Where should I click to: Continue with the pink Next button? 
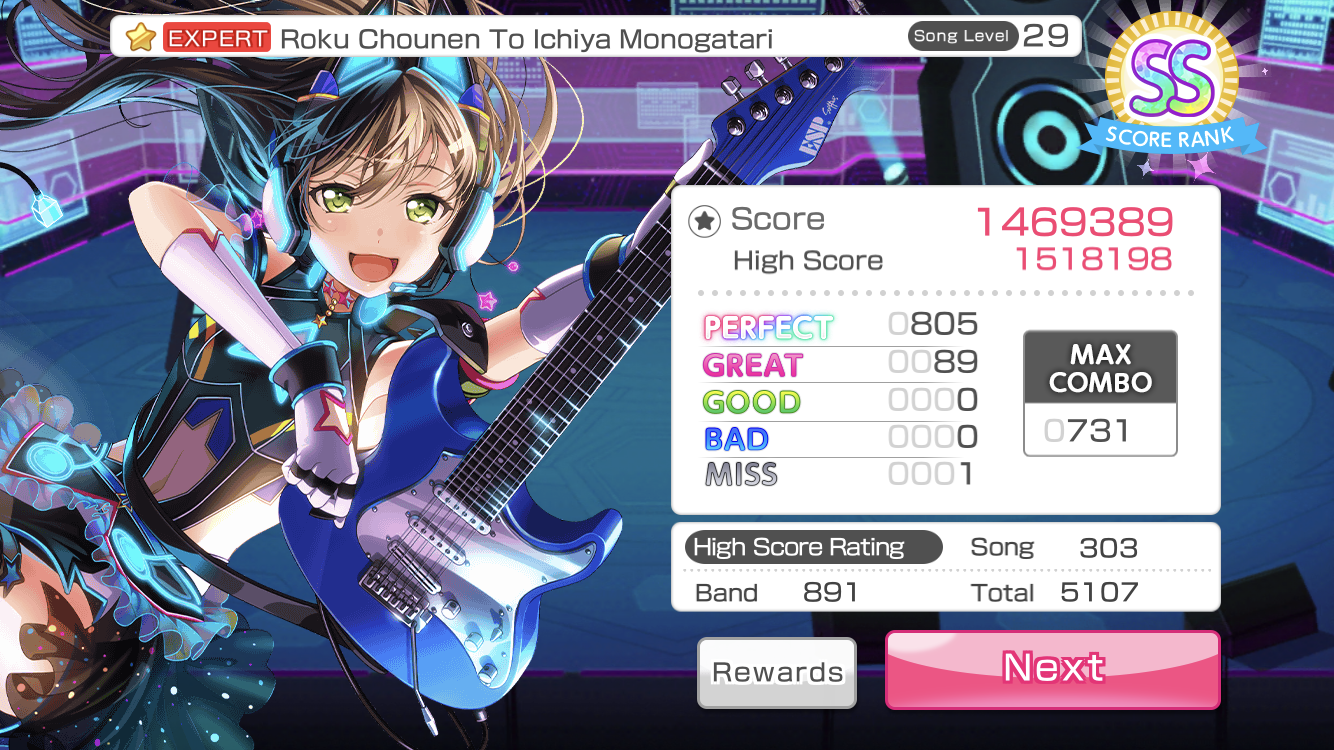click(x=1052, y=668)
